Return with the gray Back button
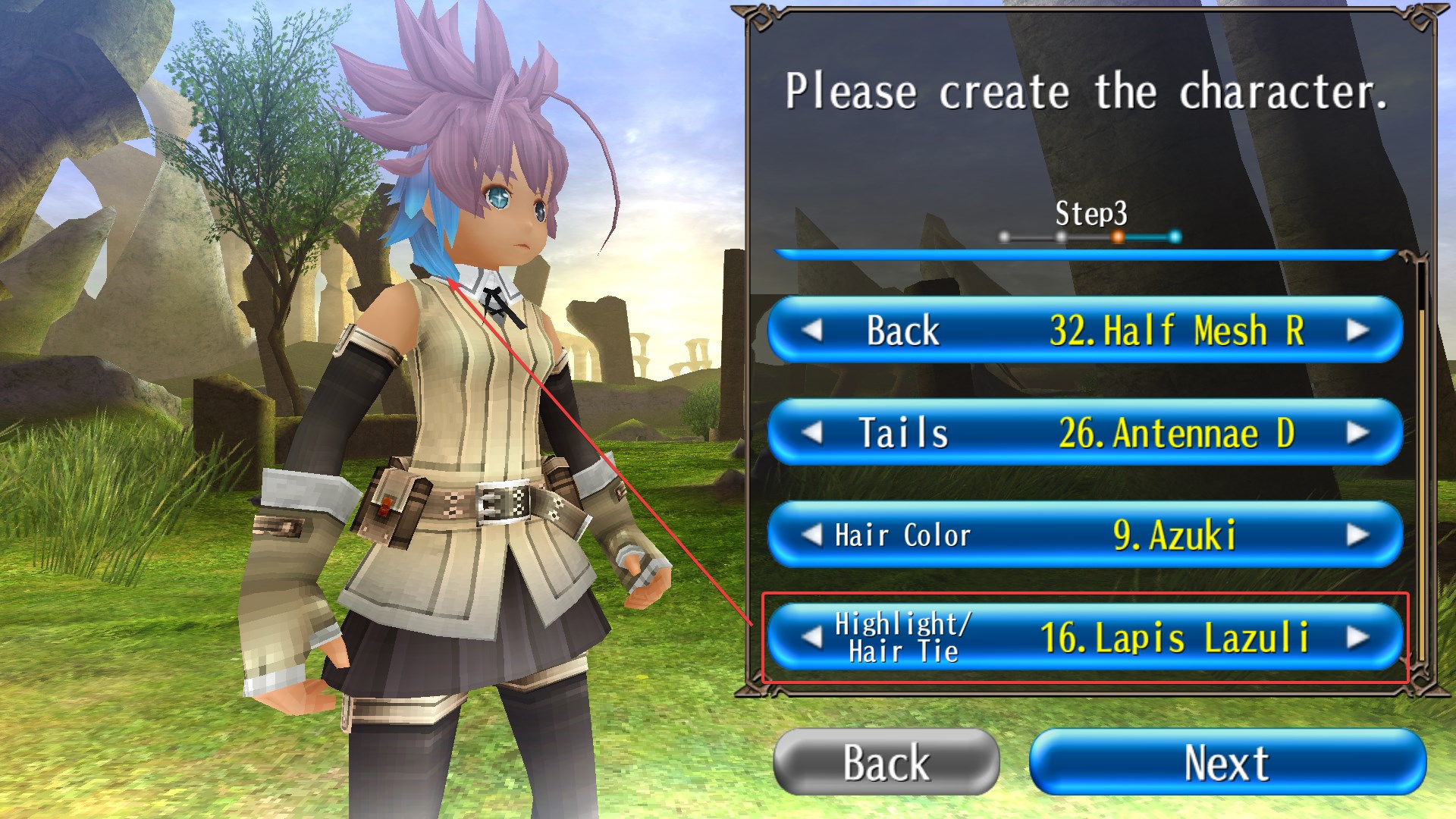 tap(886, 762)
